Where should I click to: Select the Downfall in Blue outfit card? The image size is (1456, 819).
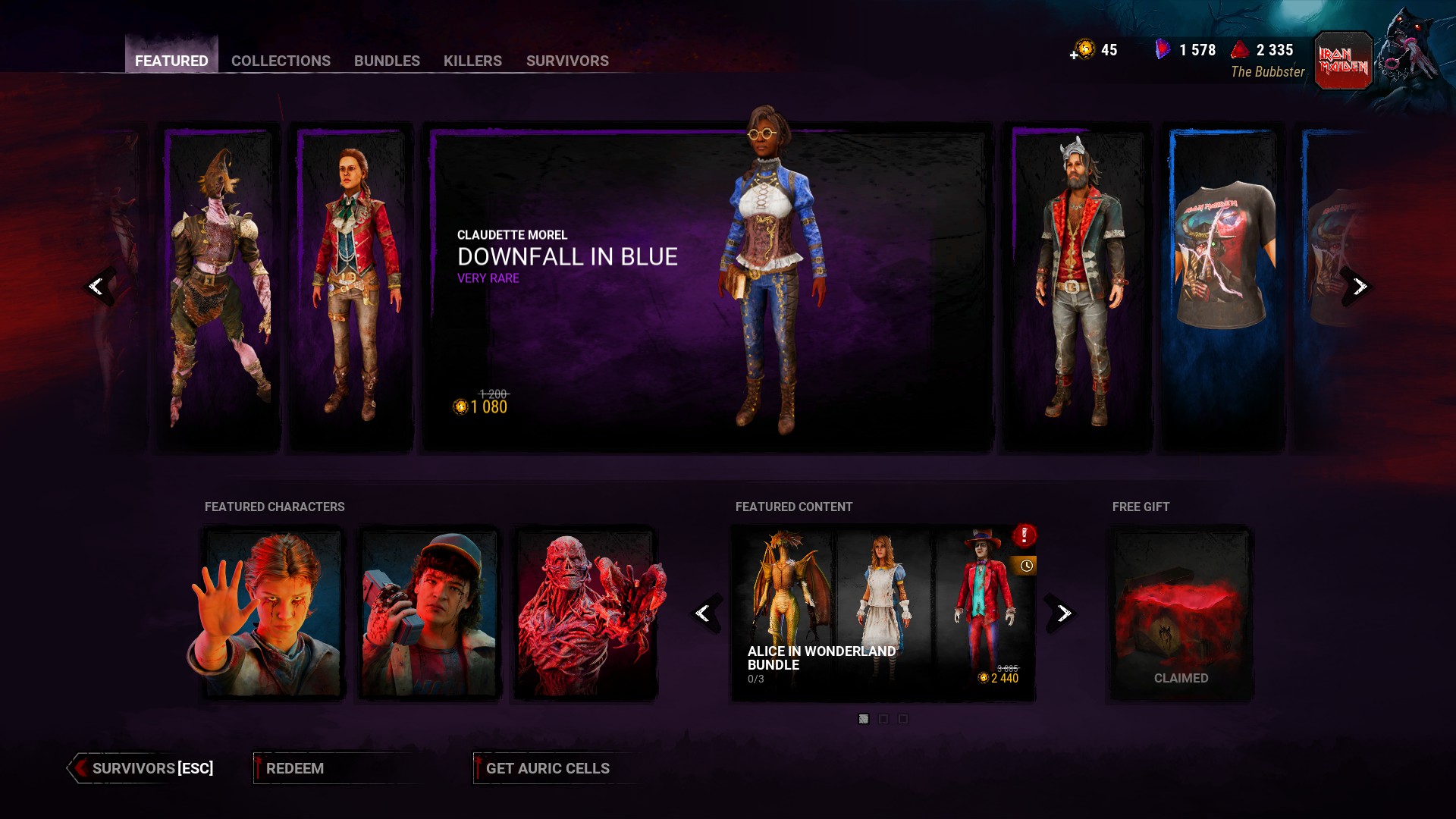click(708, 288)
